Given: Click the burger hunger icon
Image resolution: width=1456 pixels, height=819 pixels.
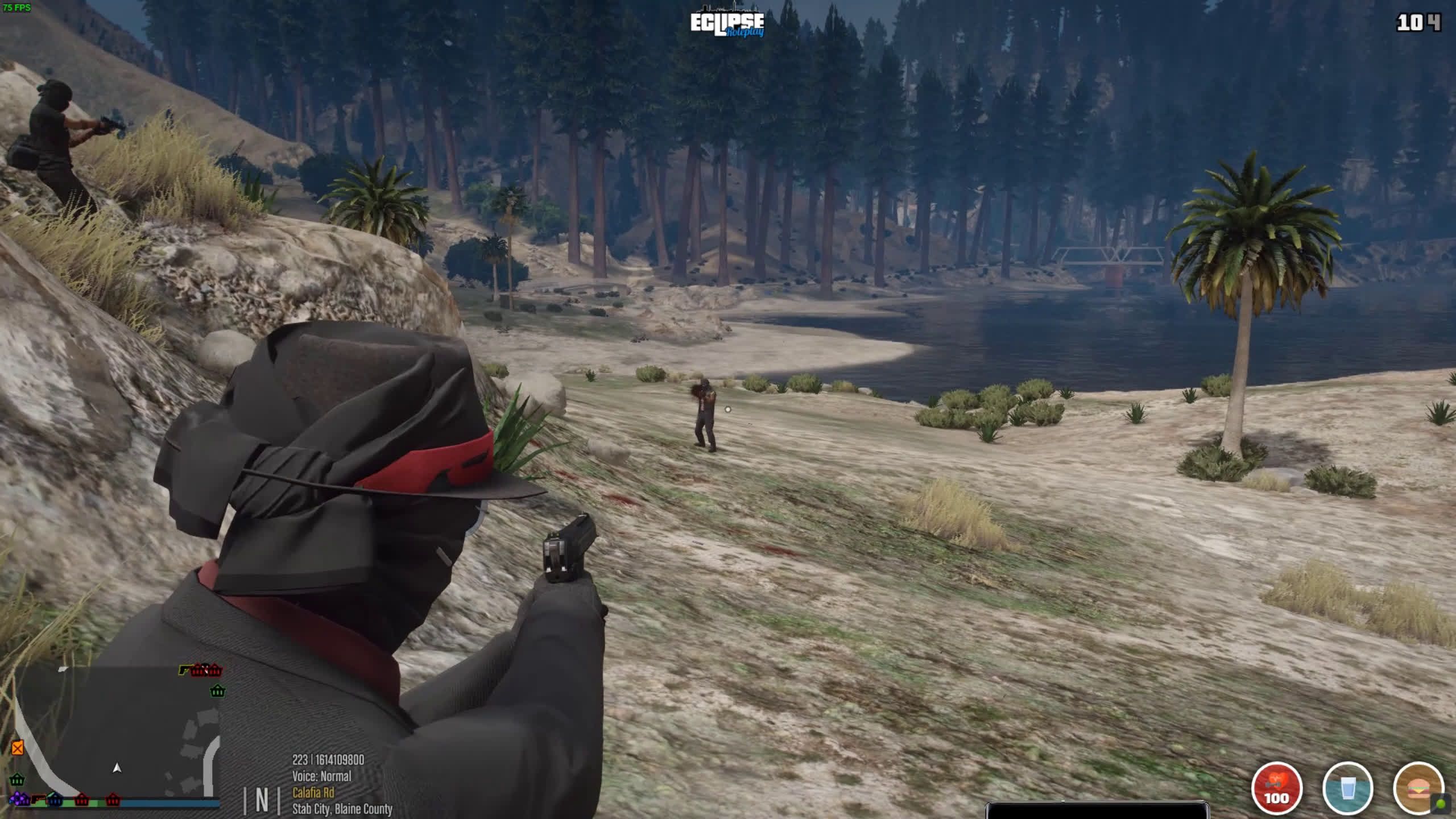Looking at the screenshot, I should tap(1417, 788).
